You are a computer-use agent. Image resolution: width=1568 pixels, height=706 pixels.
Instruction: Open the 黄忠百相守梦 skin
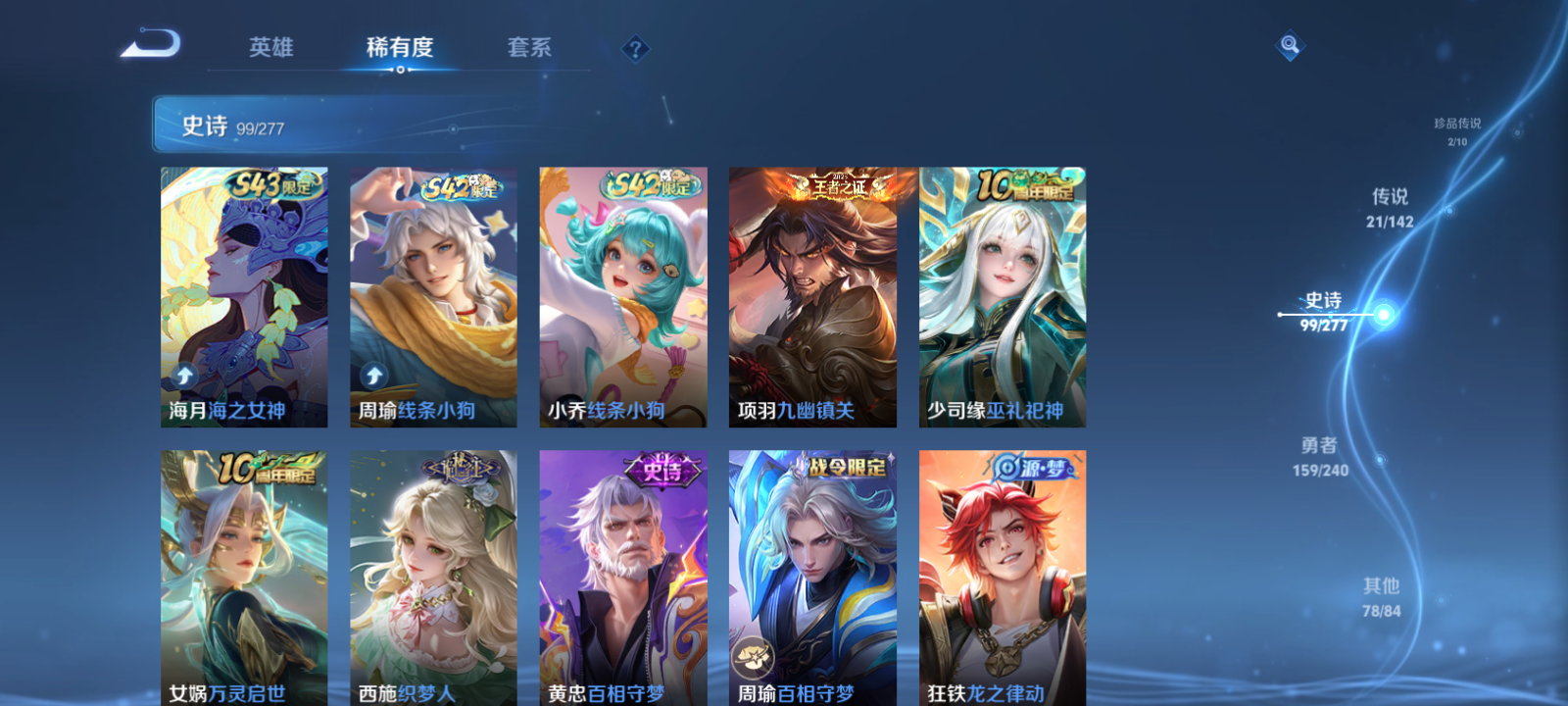[x=622, y=579]
